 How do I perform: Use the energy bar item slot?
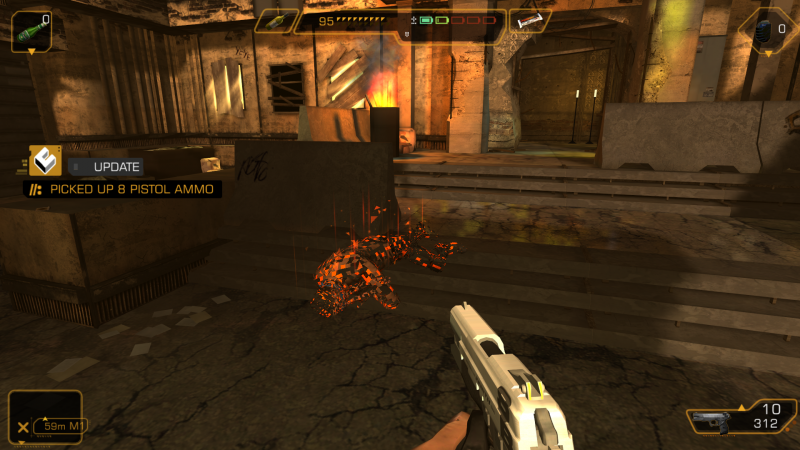click(x=529, y=21)
